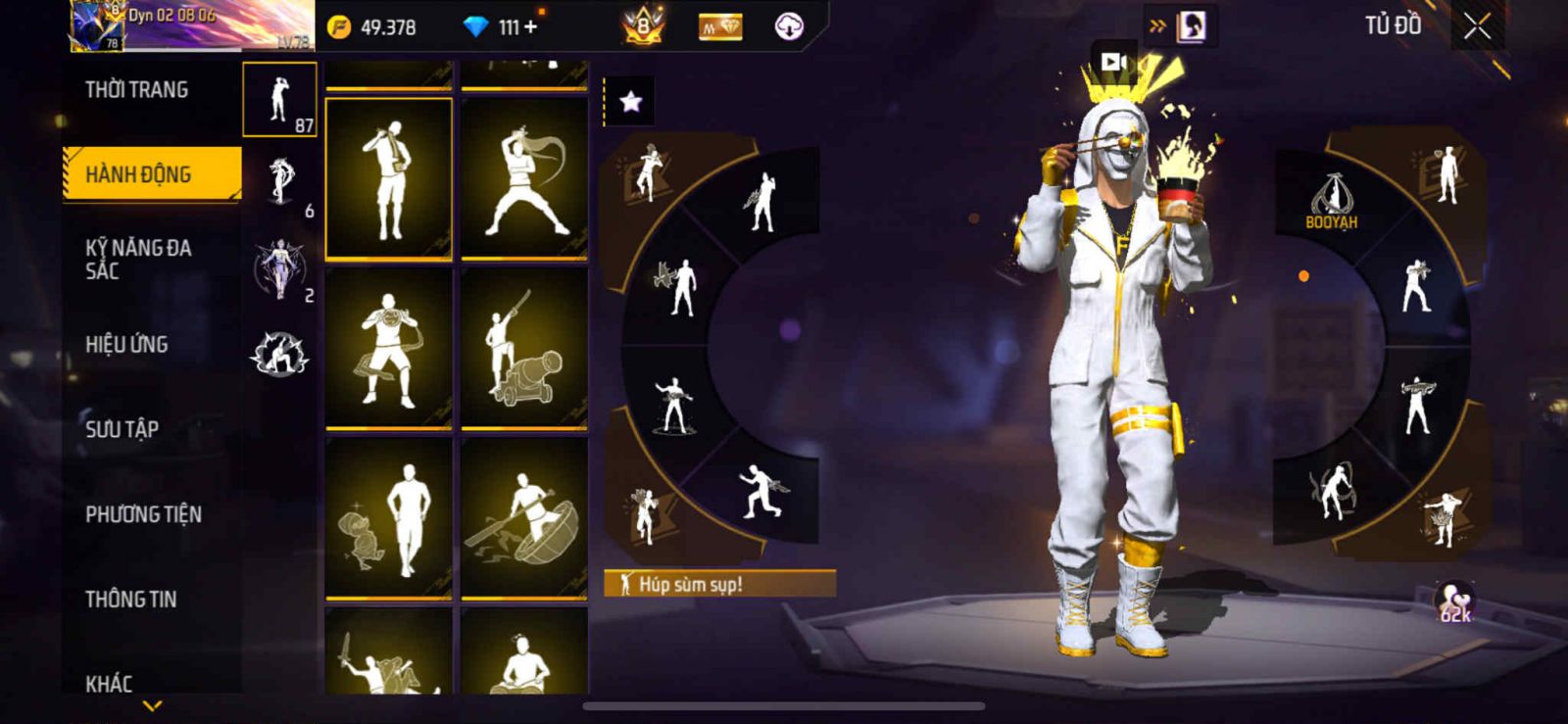Click the video camera icon above character
Image resolution: width=1568 pixels, height=724 pixels.
[x=1112, y=62]
